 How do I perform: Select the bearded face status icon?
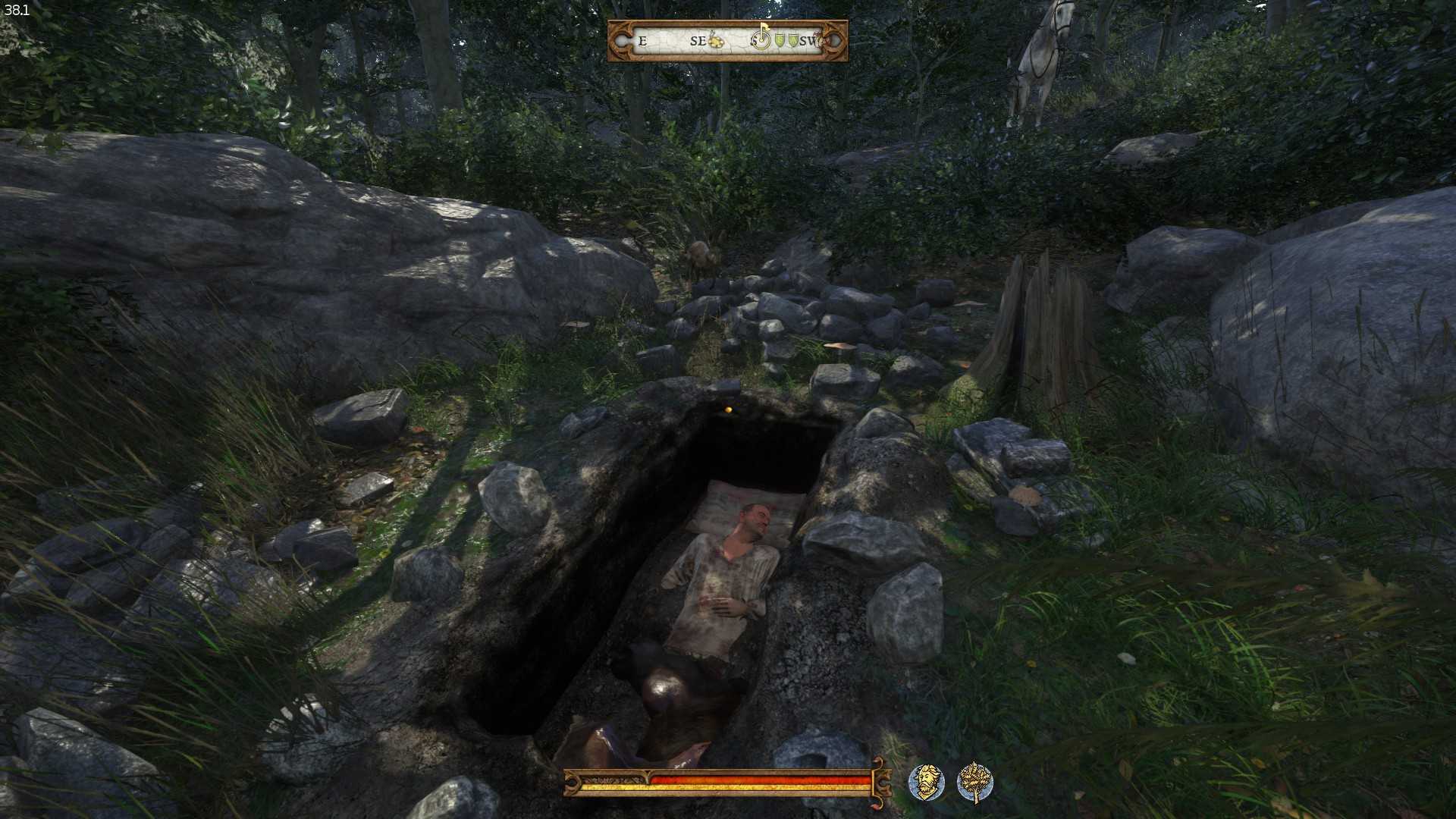926,782
